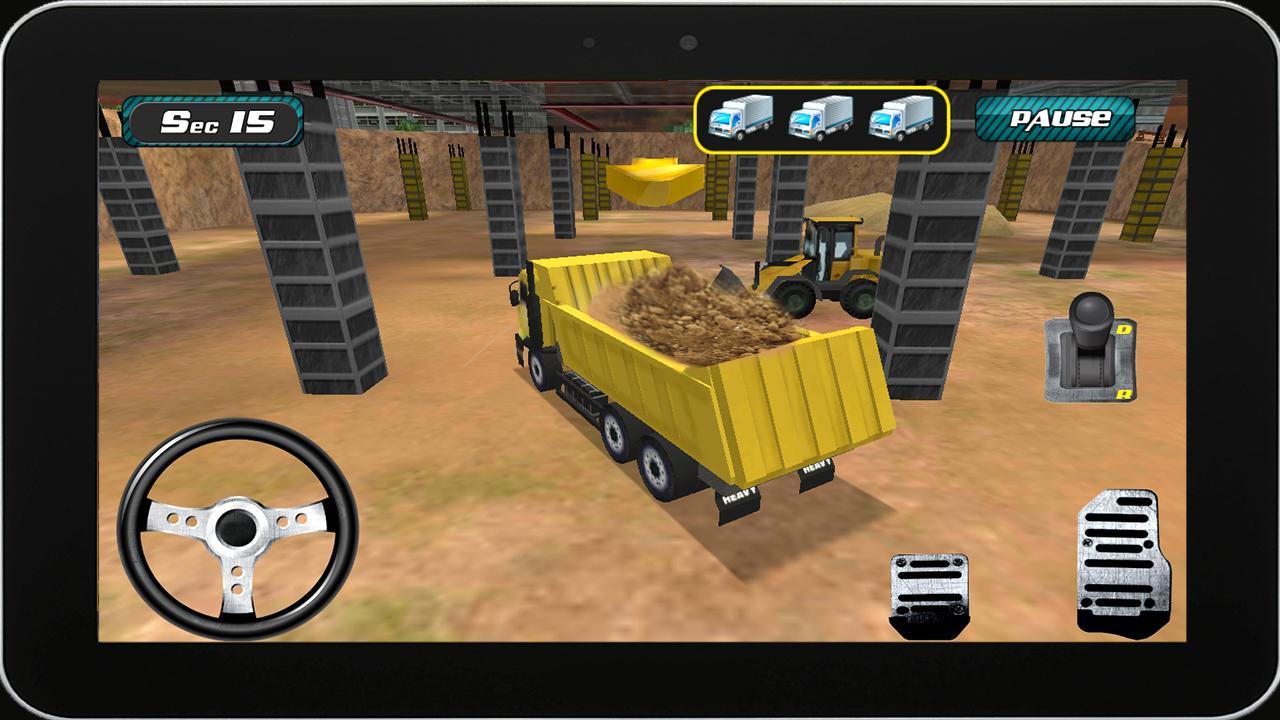The width and height of the screenshot is (1280, 720).
Task: Tap the center hub of the steering wheel
Action: pyautogui.click(x=237, y=528)
